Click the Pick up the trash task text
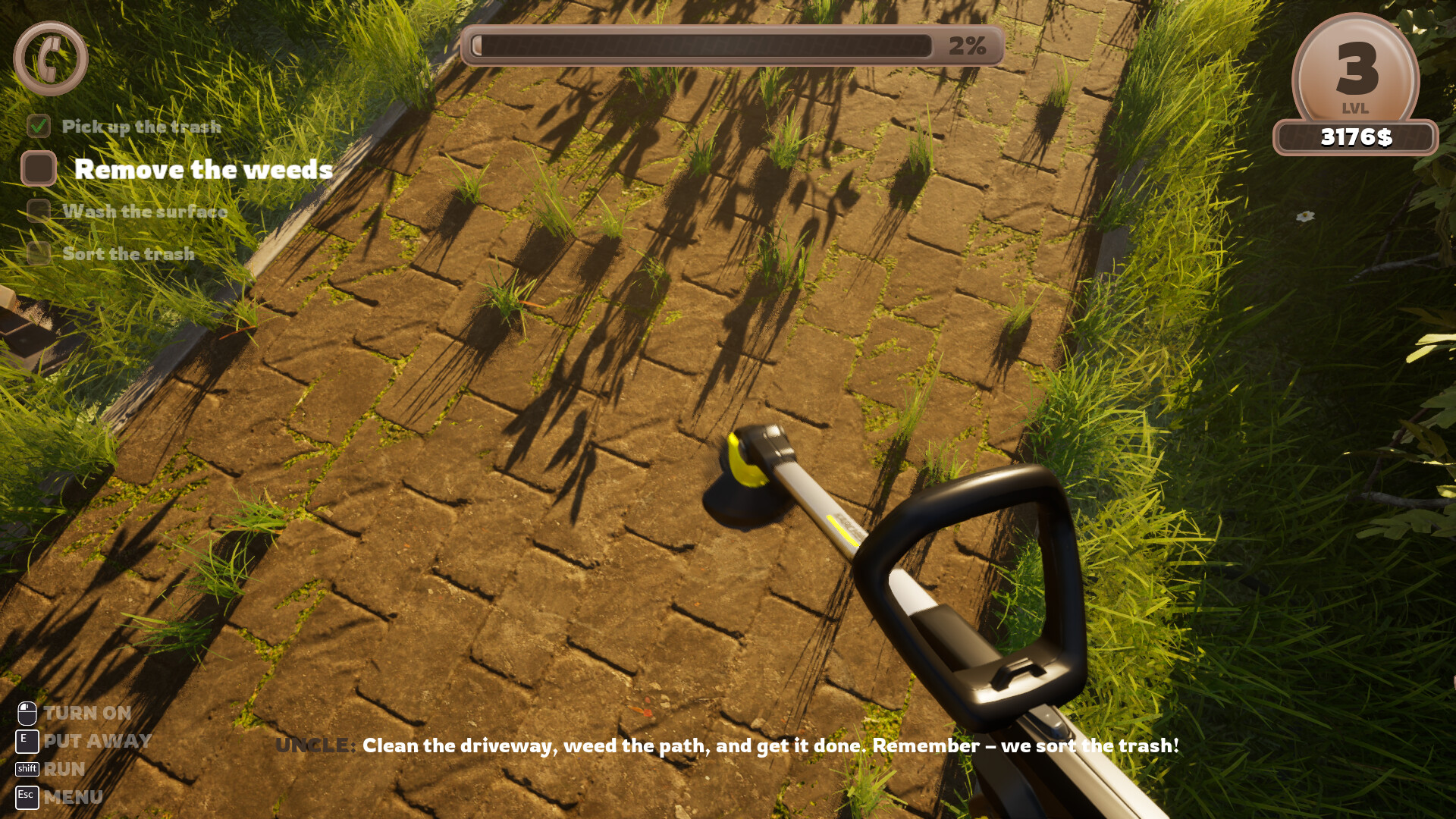Screen dimensions: 1456x819 [x=142, y=126]
